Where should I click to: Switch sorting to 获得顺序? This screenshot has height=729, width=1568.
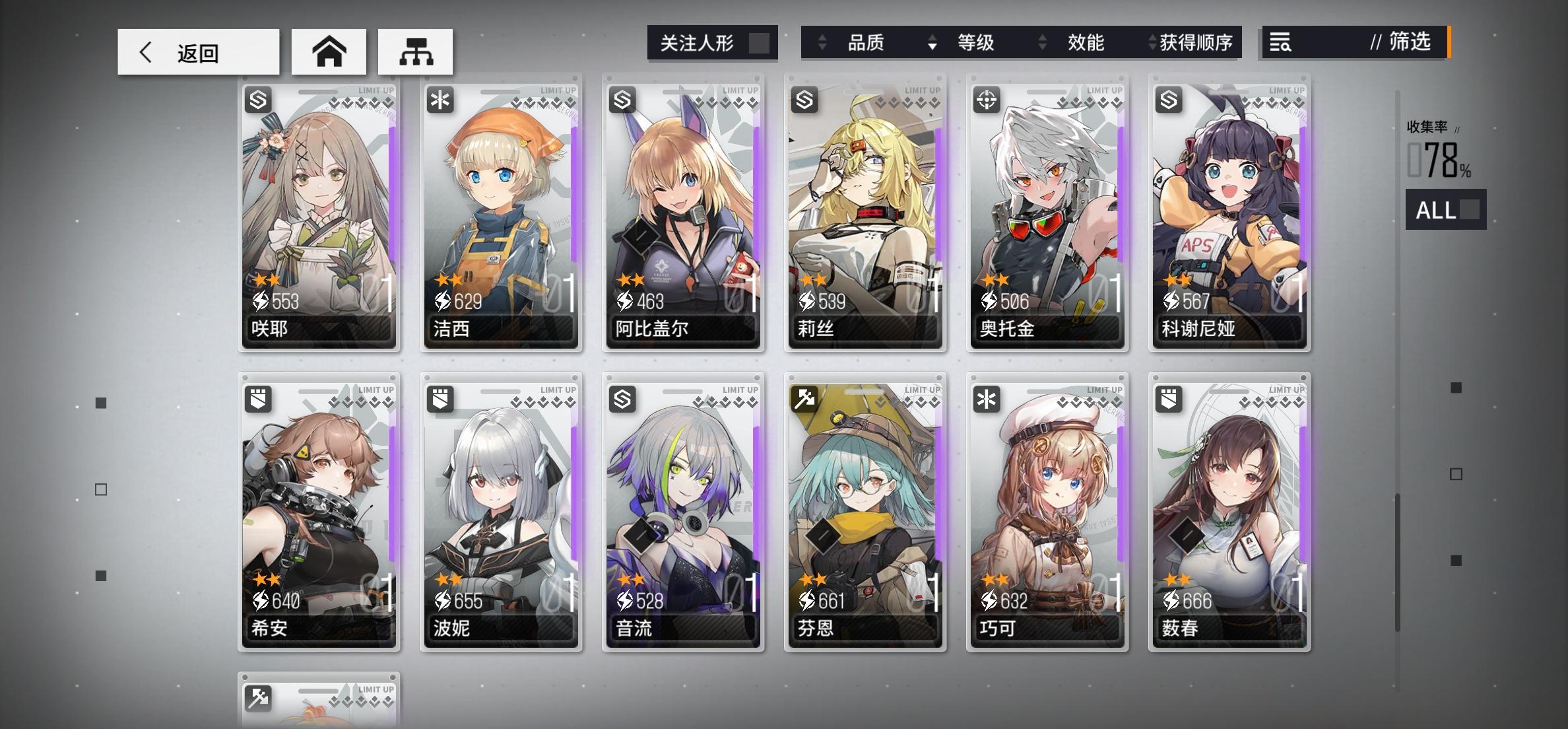(1197, 42)
